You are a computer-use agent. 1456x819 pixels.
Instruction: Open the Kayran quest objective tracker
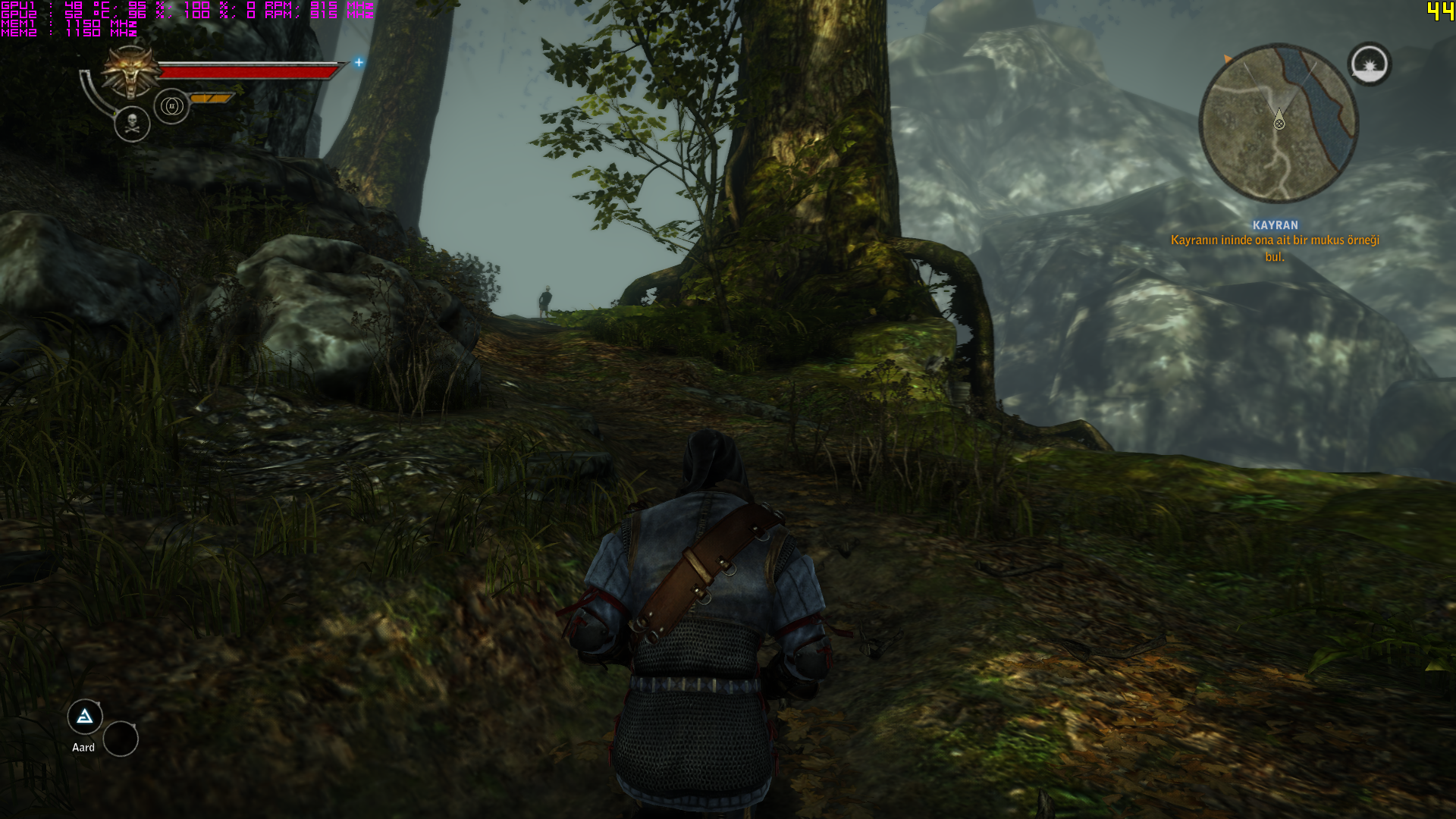click(x=1275, y=241)
